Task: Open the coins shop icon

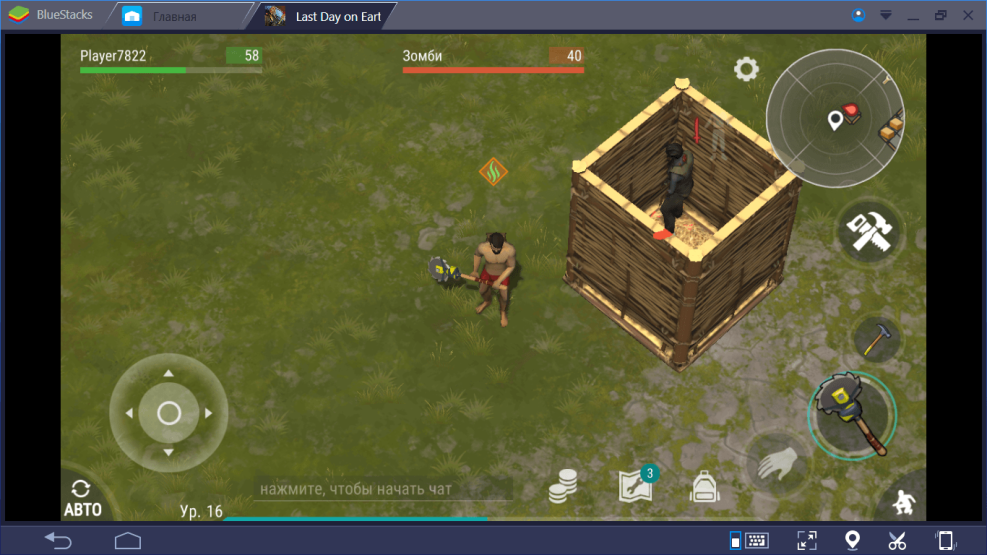Action: tap(563, 487)
